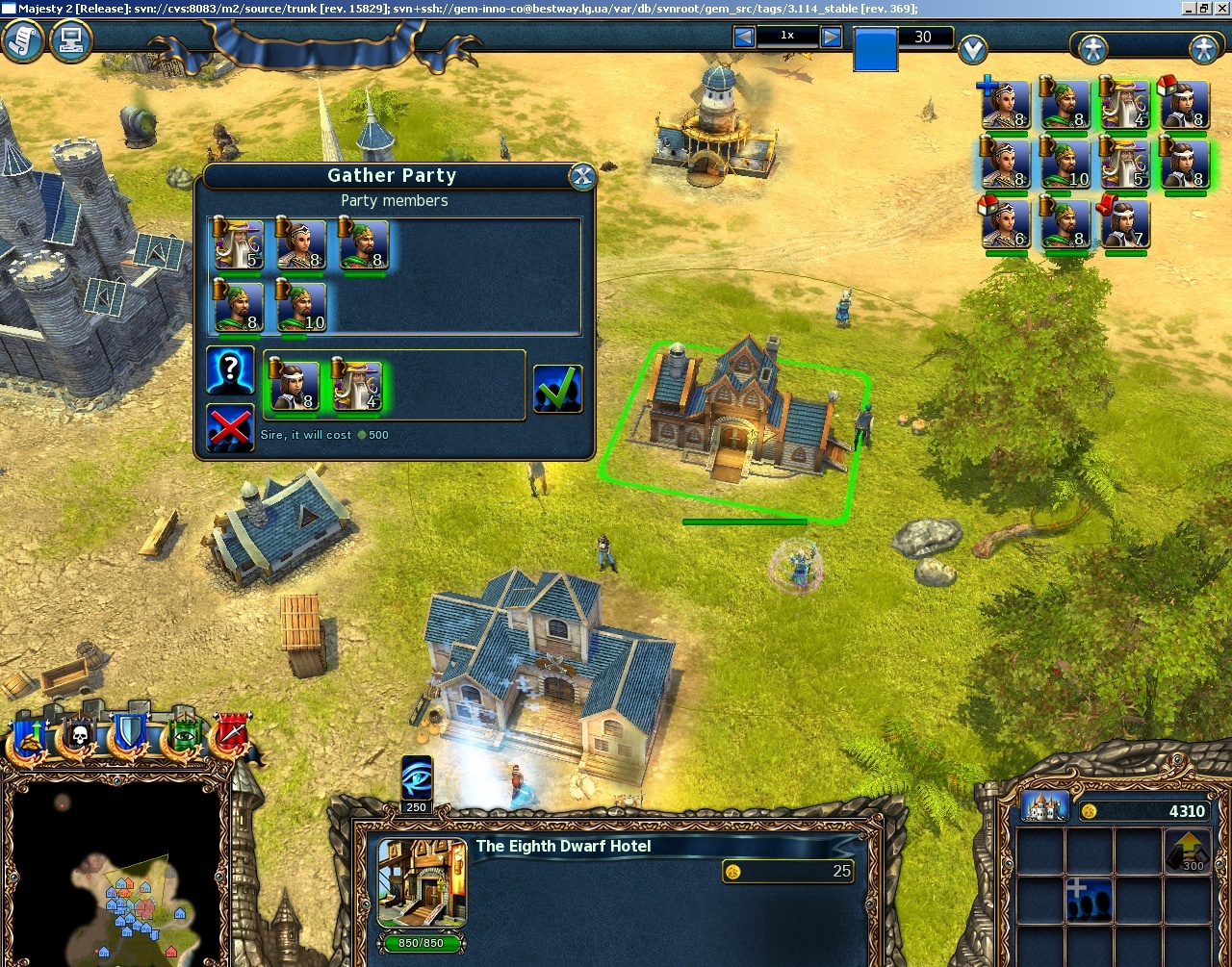Increase game speed with the right arrow
The height and width of the screenshot is (967, 1232).
832,37
